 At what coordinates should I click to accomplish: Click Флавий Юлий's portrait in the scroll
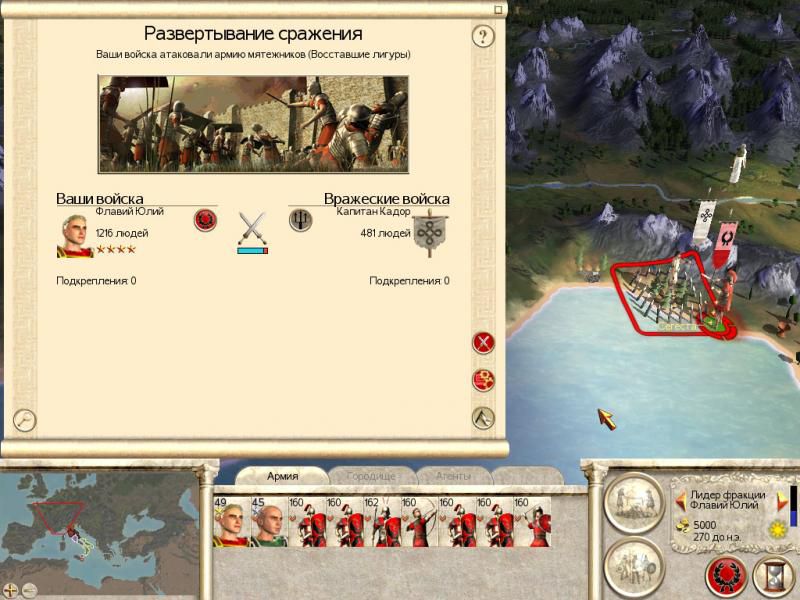coord(75,236)
